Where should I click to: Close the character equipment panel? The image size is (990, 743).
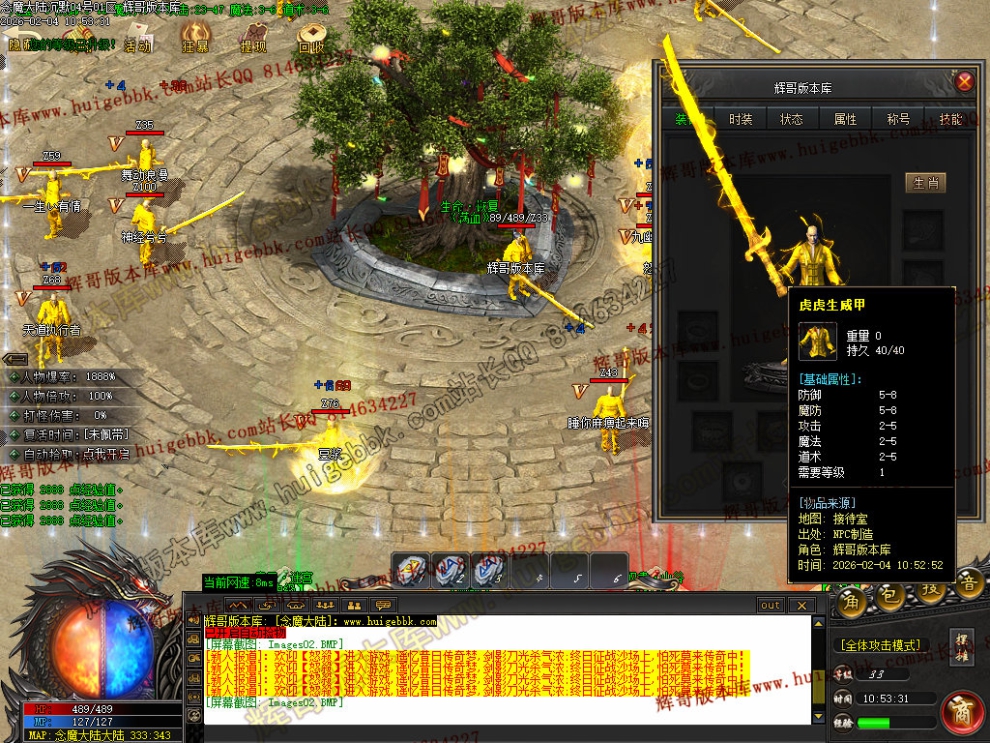pyautogui.click(x=964, y=82)
